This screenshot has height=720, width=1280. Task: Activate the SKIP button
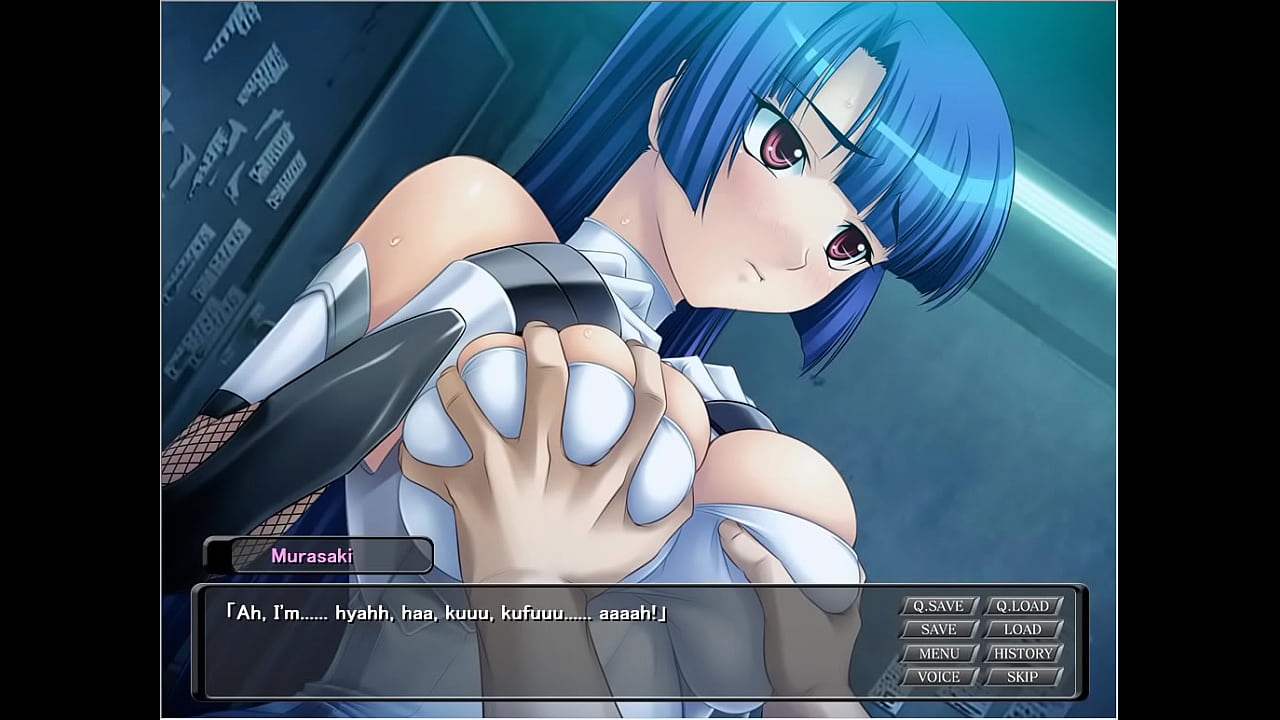coord(1022,677)
